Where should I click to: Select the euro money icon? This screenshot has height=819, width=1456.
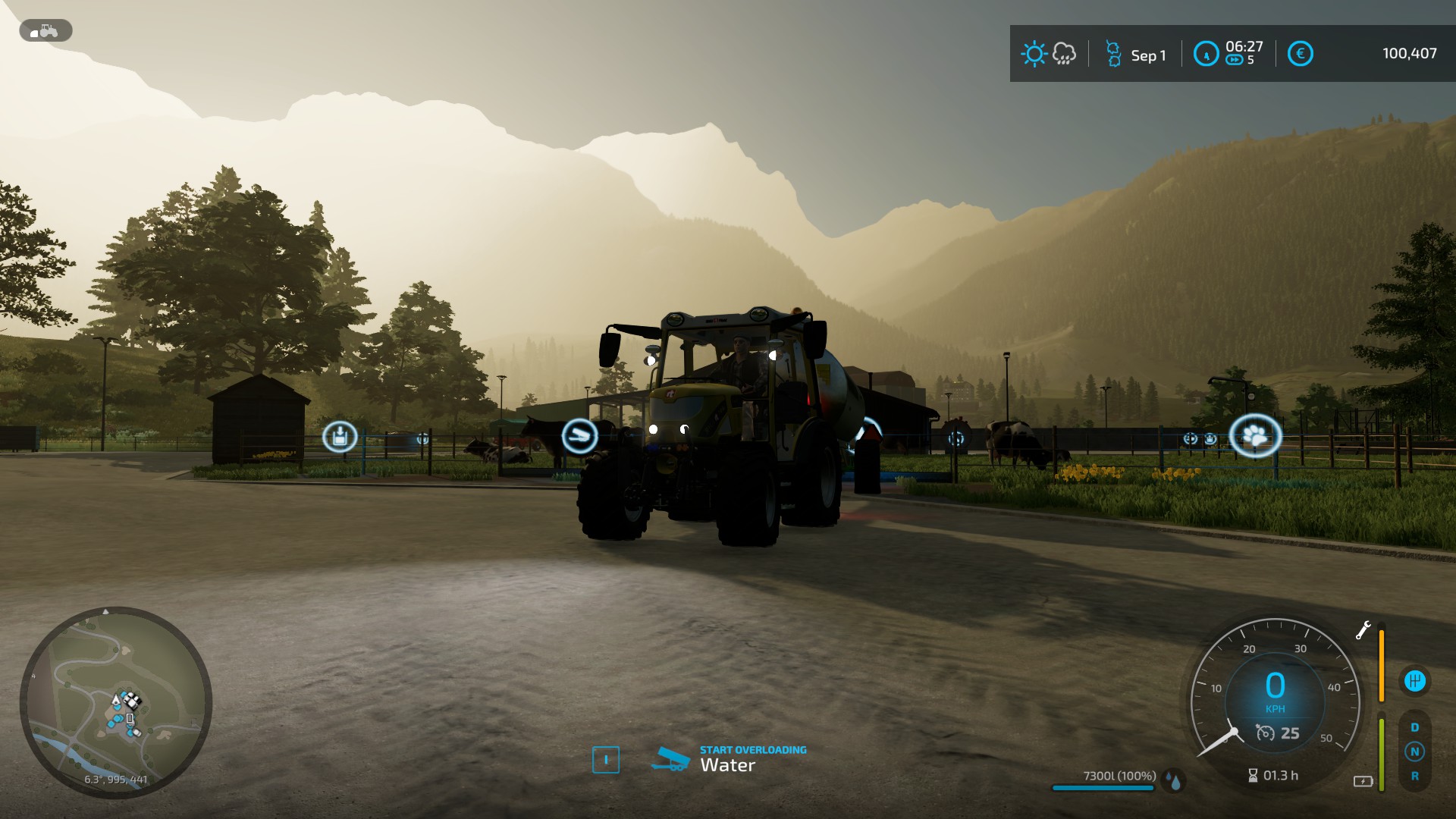coord(1300,54)
